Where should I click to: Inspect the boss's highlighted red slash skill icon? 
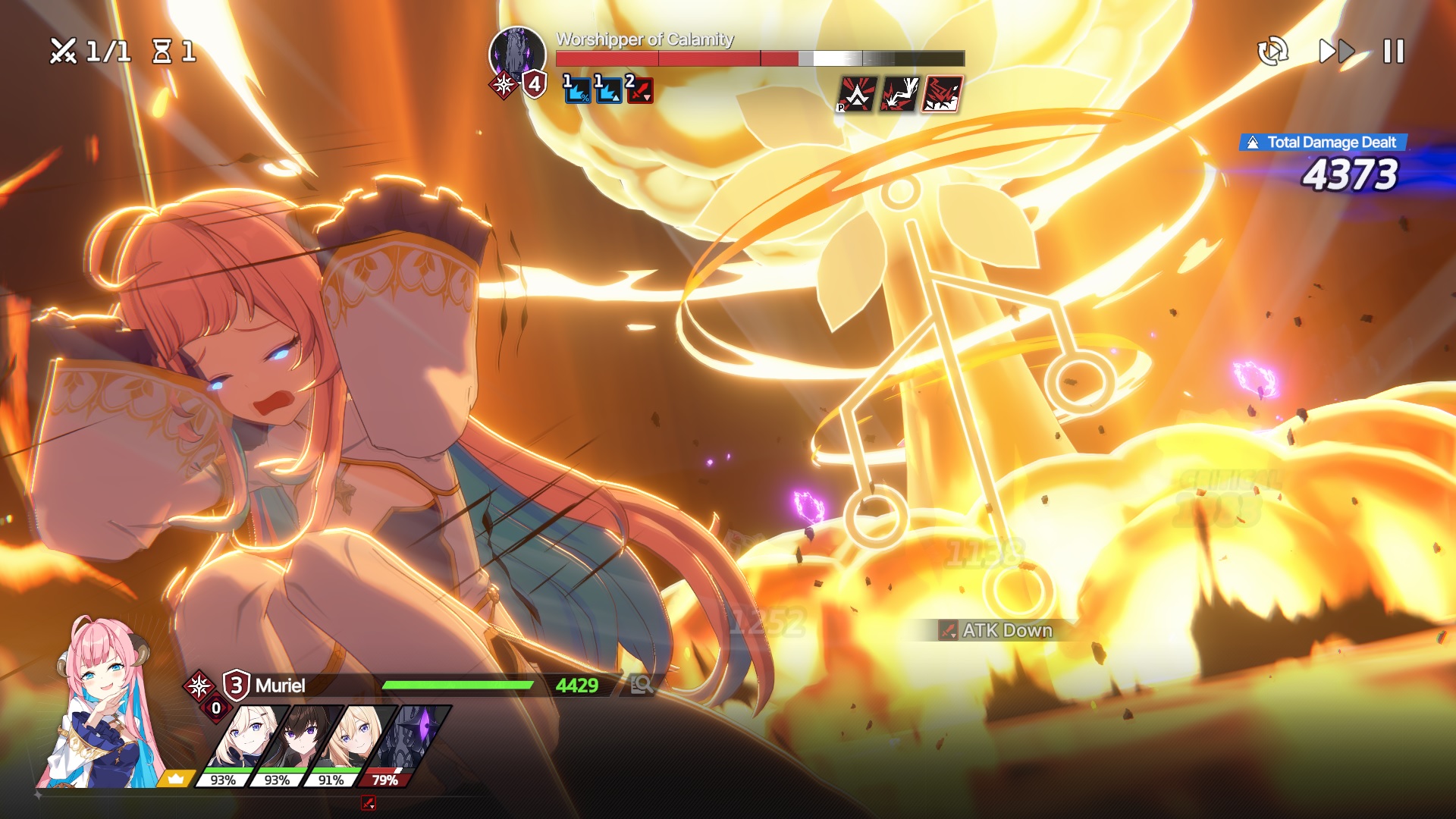coord(942,95)
